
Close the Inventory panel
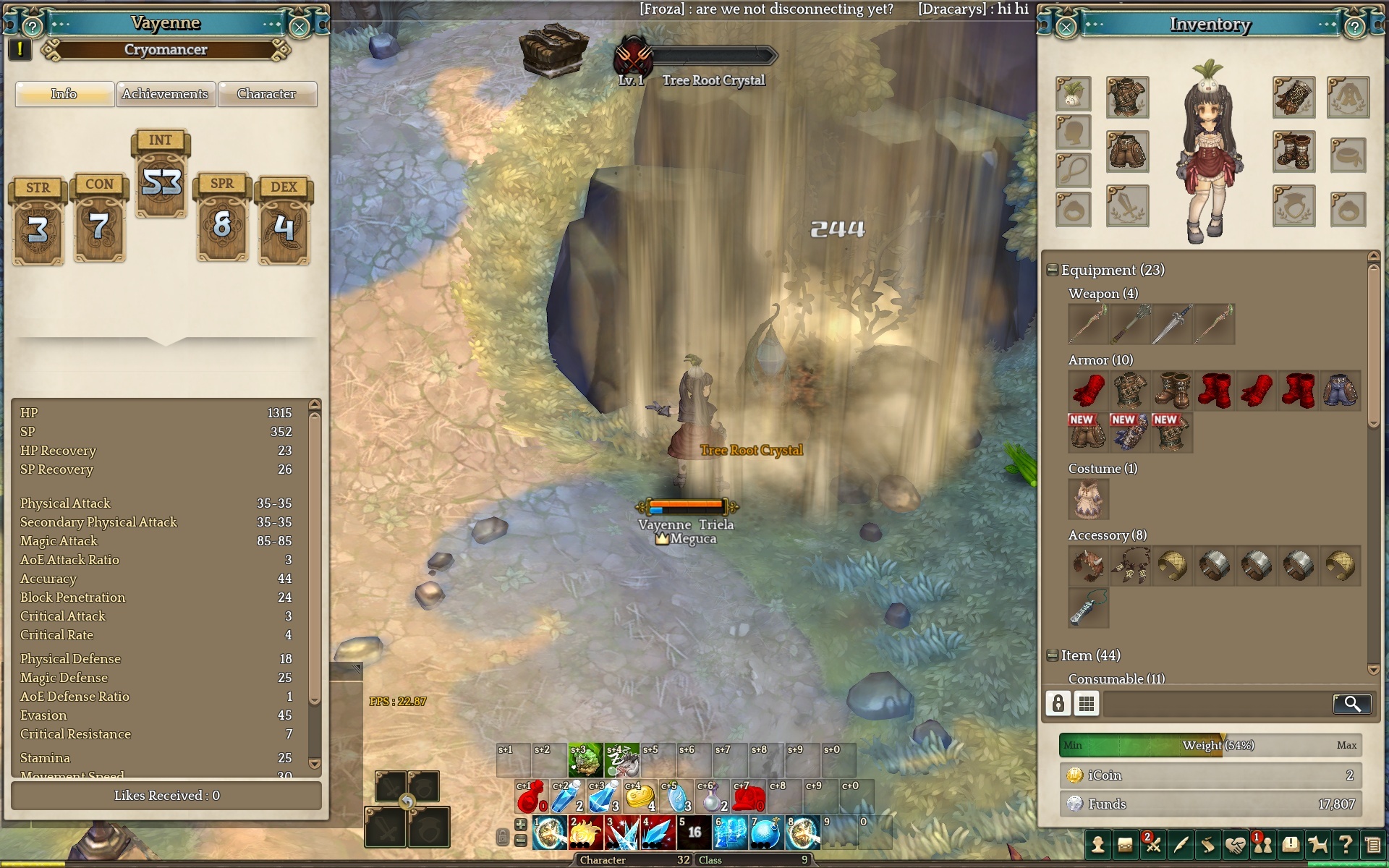(x=1066, y=27)
